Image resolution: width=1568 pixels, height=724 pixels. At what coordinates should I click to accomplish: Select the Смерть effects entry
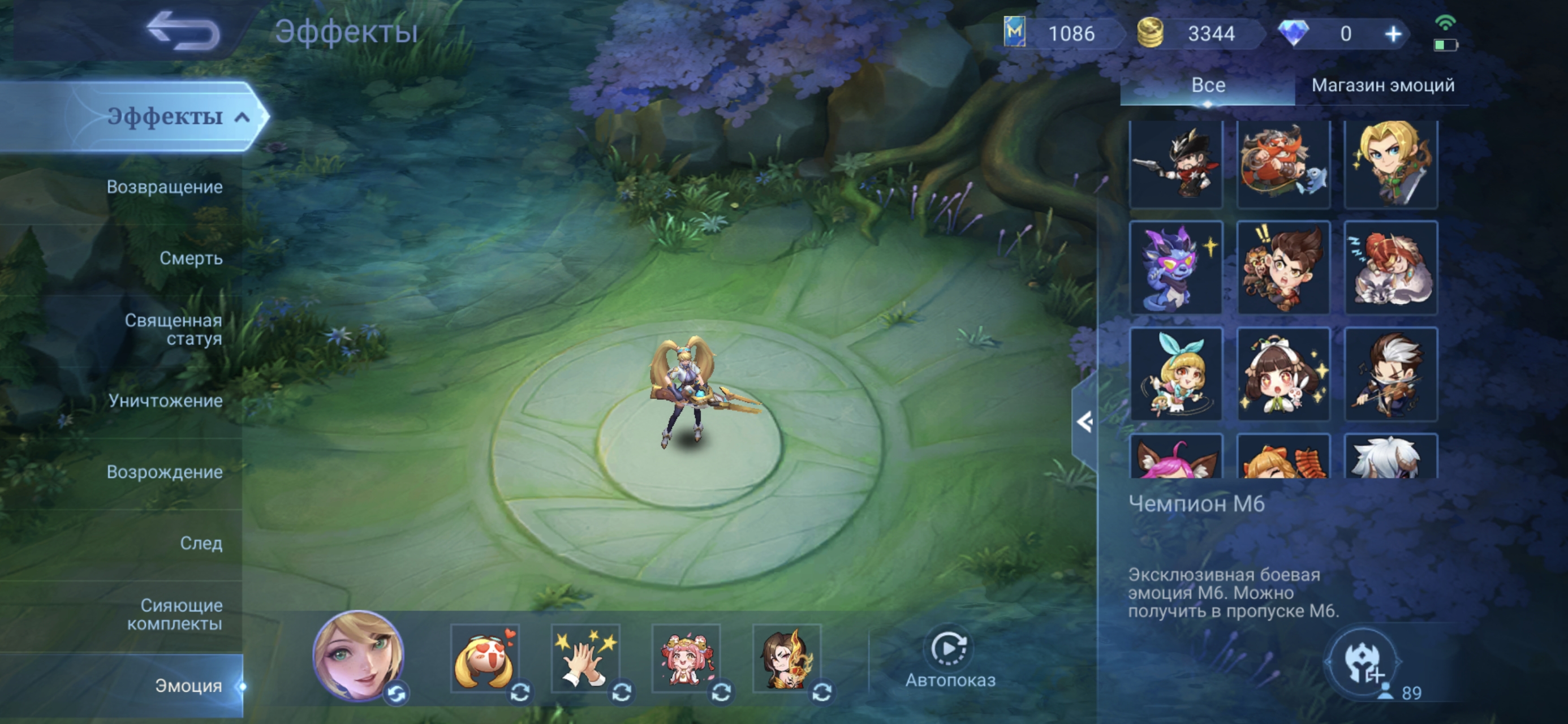191,258
